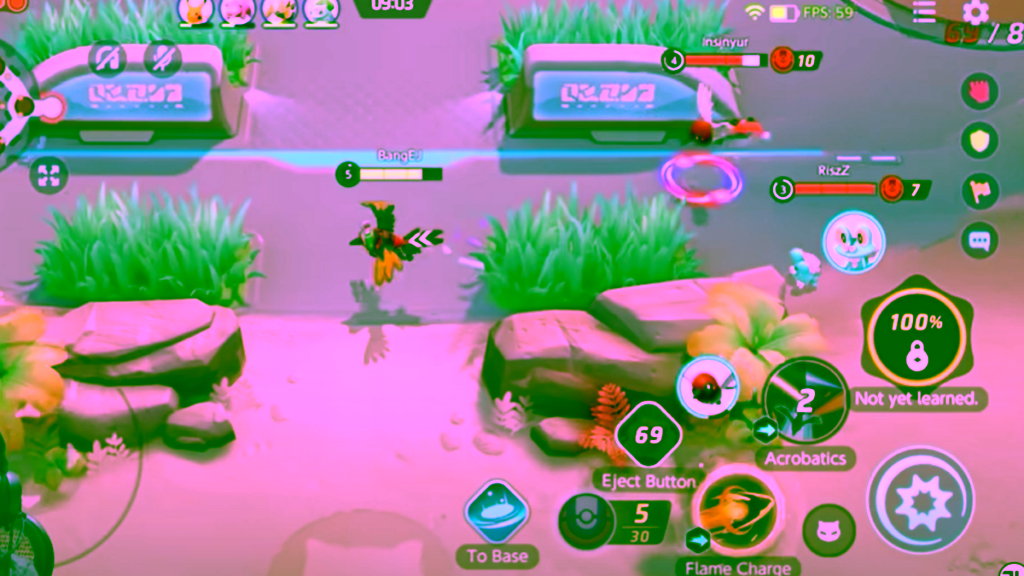
Task: Toggle the muted microphone icon
Action: pyautogui.click(x=162, y=57)
